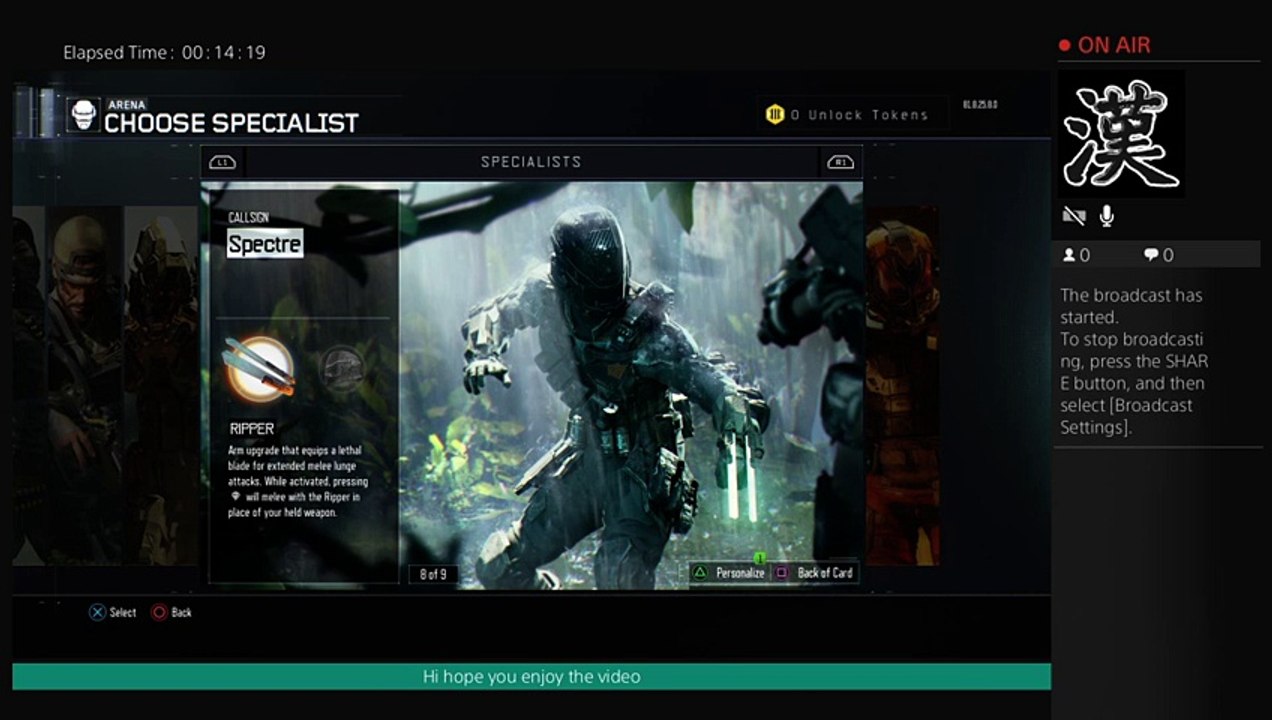The image size is (1272, 720).
Task: Choose the greyed second specialist ability icon
Action: [340, 368]
